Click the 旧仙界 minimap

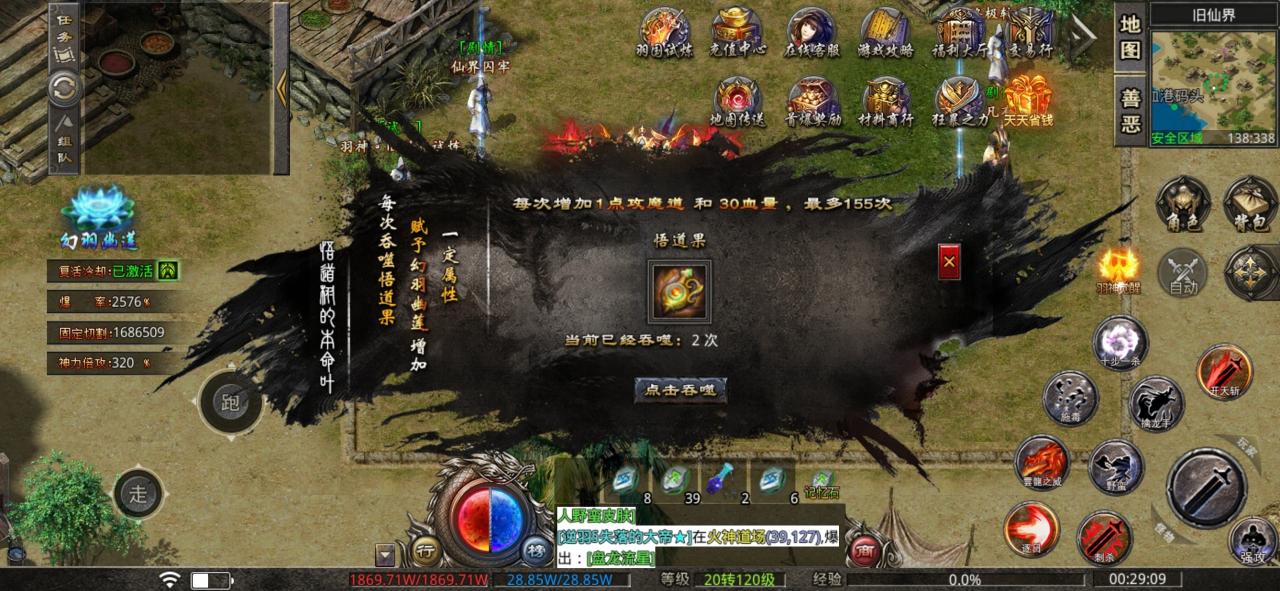(x=1213, y=82)
